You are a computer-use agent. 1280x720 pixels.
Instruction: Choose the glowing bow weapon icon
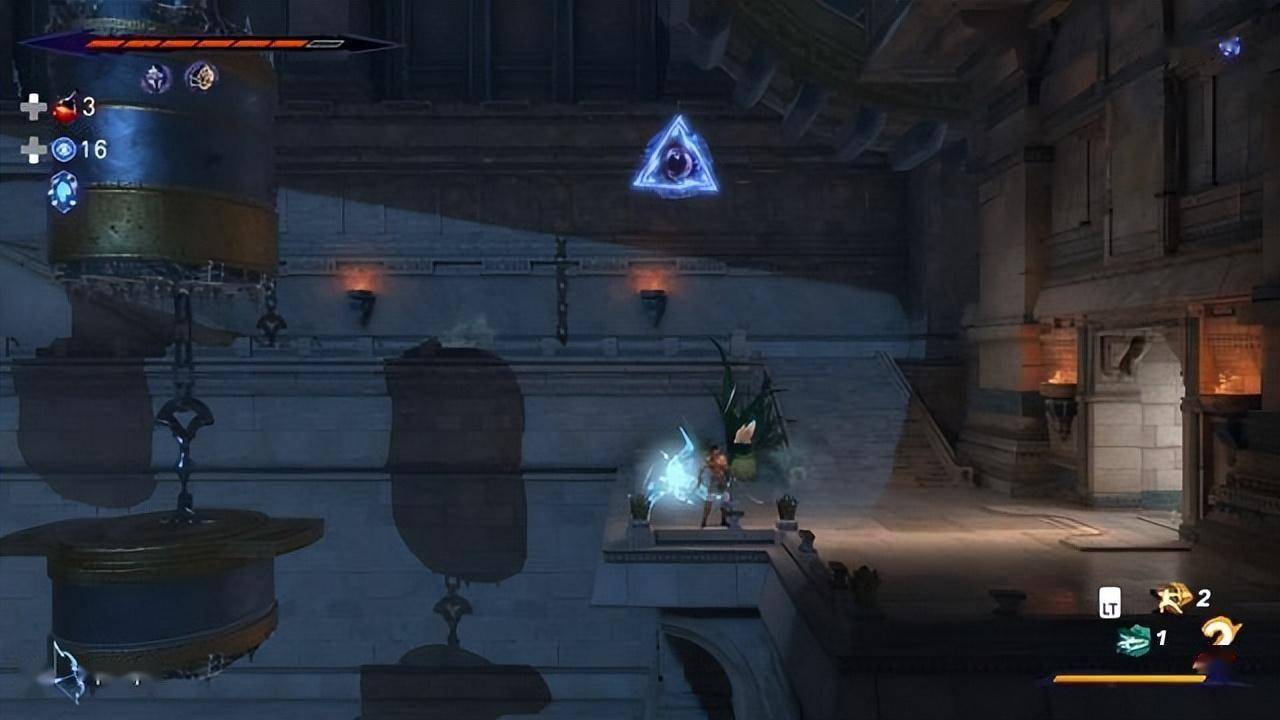coord(70,668)
